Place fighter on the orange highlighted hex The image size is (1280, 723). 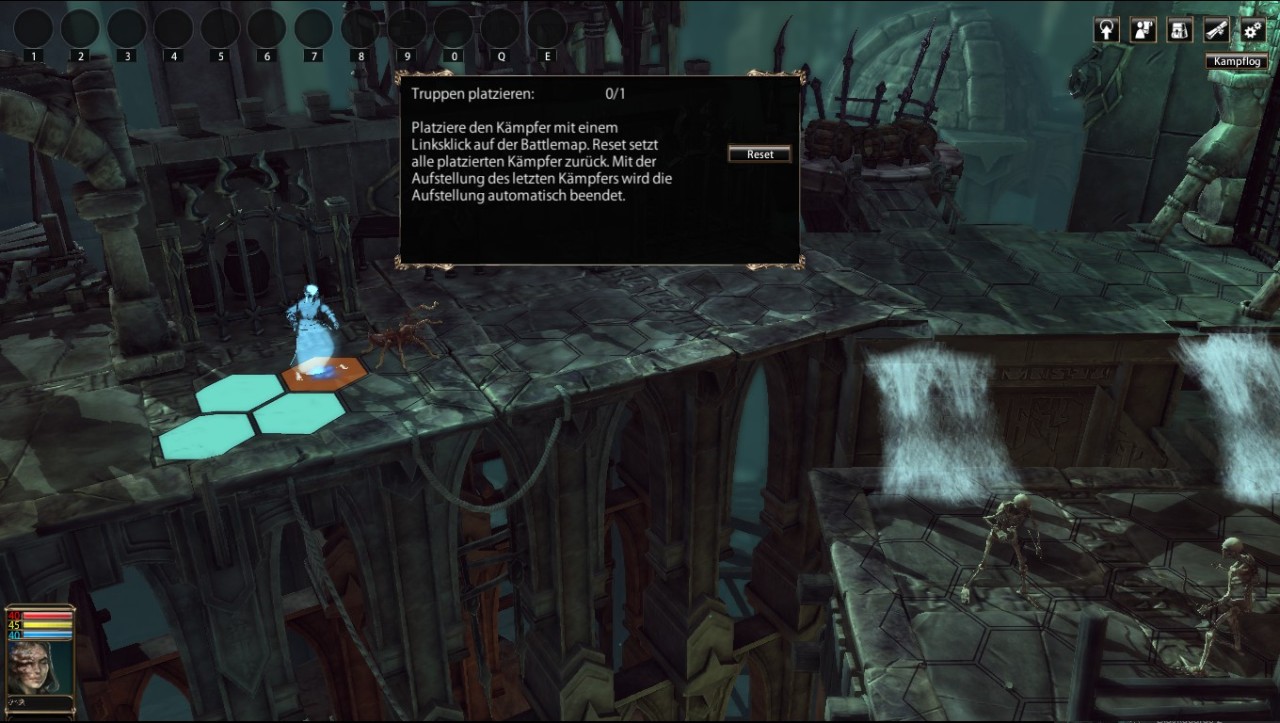(x=324, y=375)
